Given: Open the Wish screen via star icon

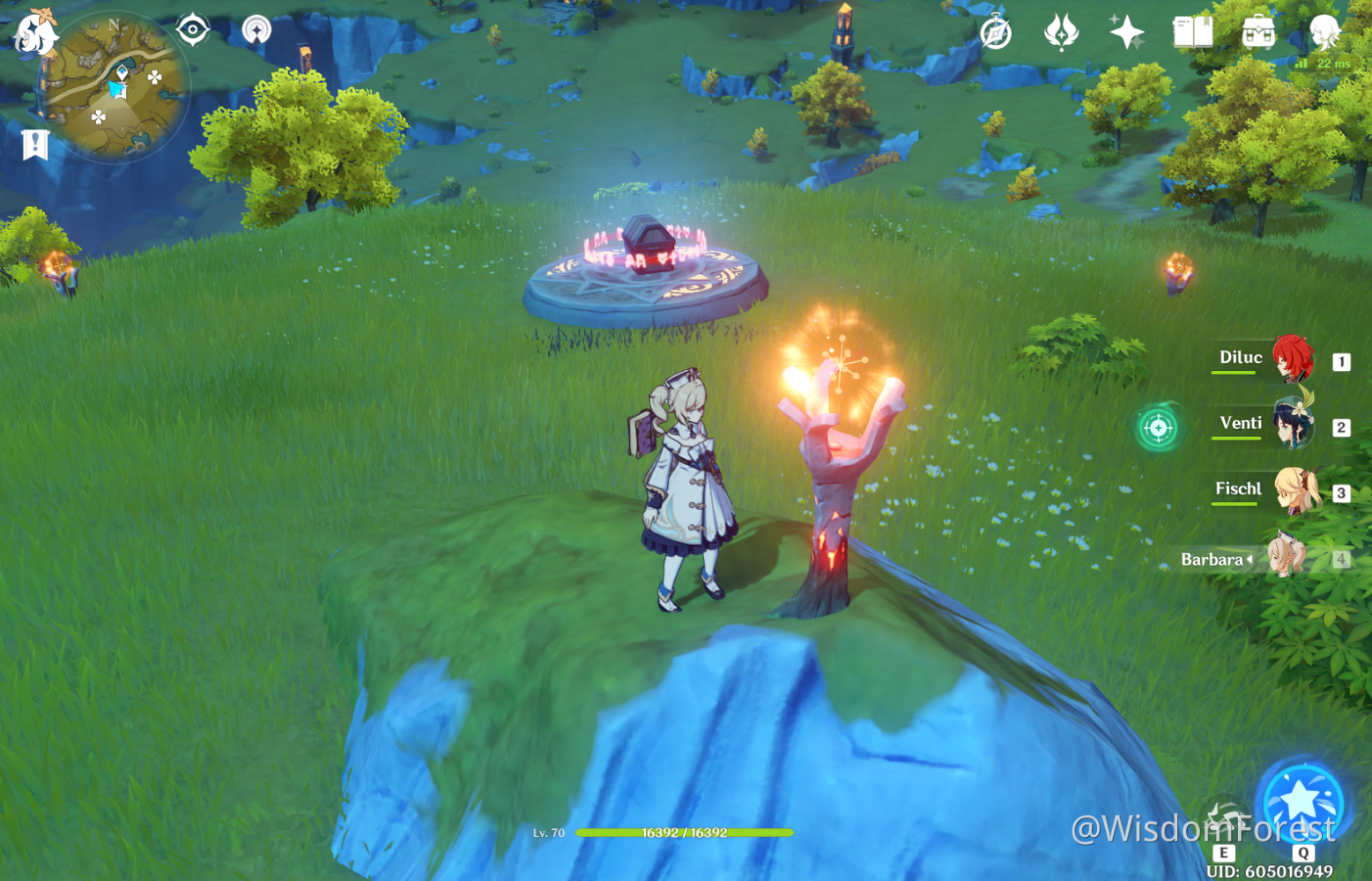Looking at the screenshot, I should click(1129, 33).
